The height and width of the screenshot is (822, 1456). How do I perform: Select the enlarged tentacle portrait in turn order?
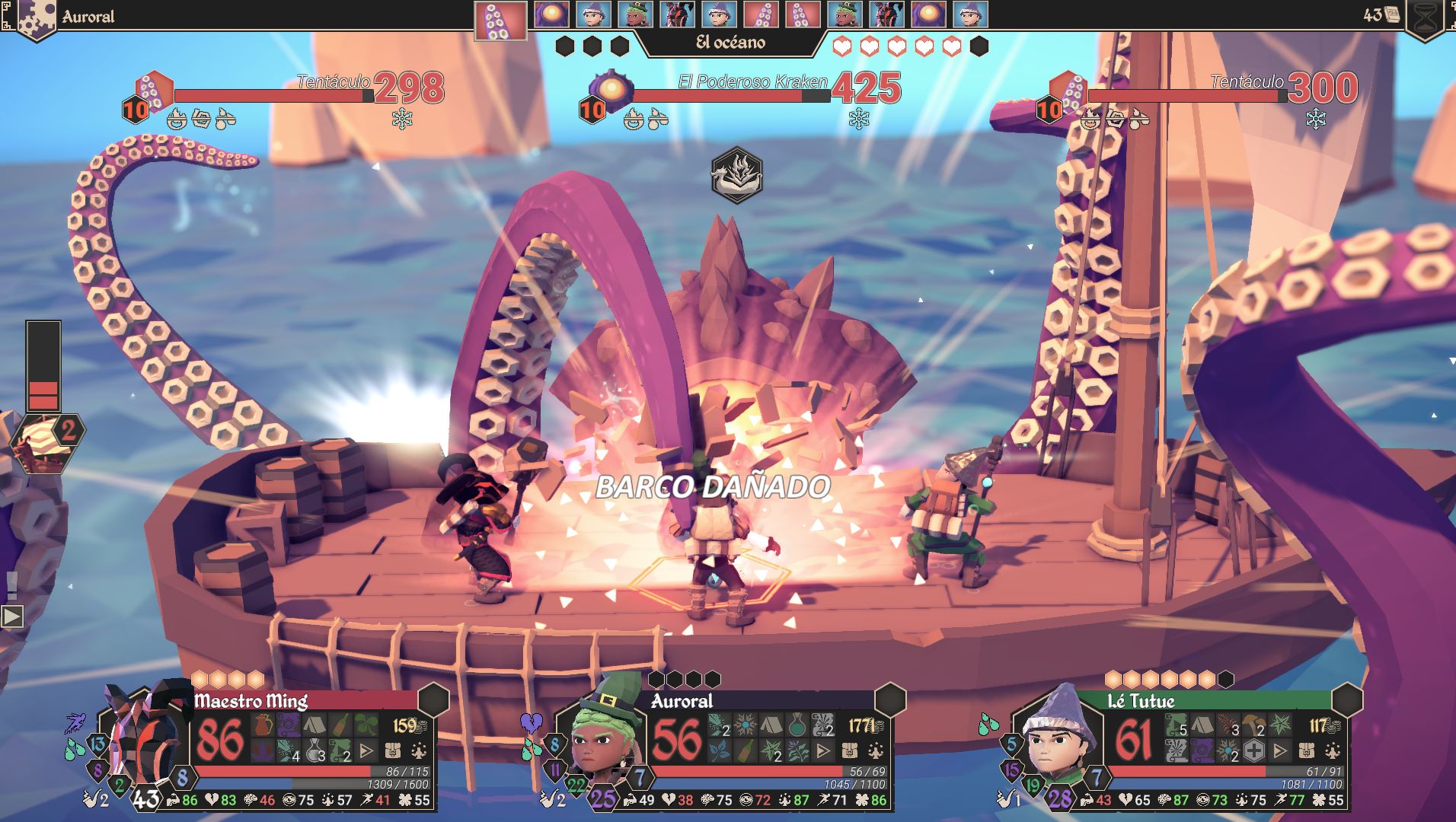(500, 20)
